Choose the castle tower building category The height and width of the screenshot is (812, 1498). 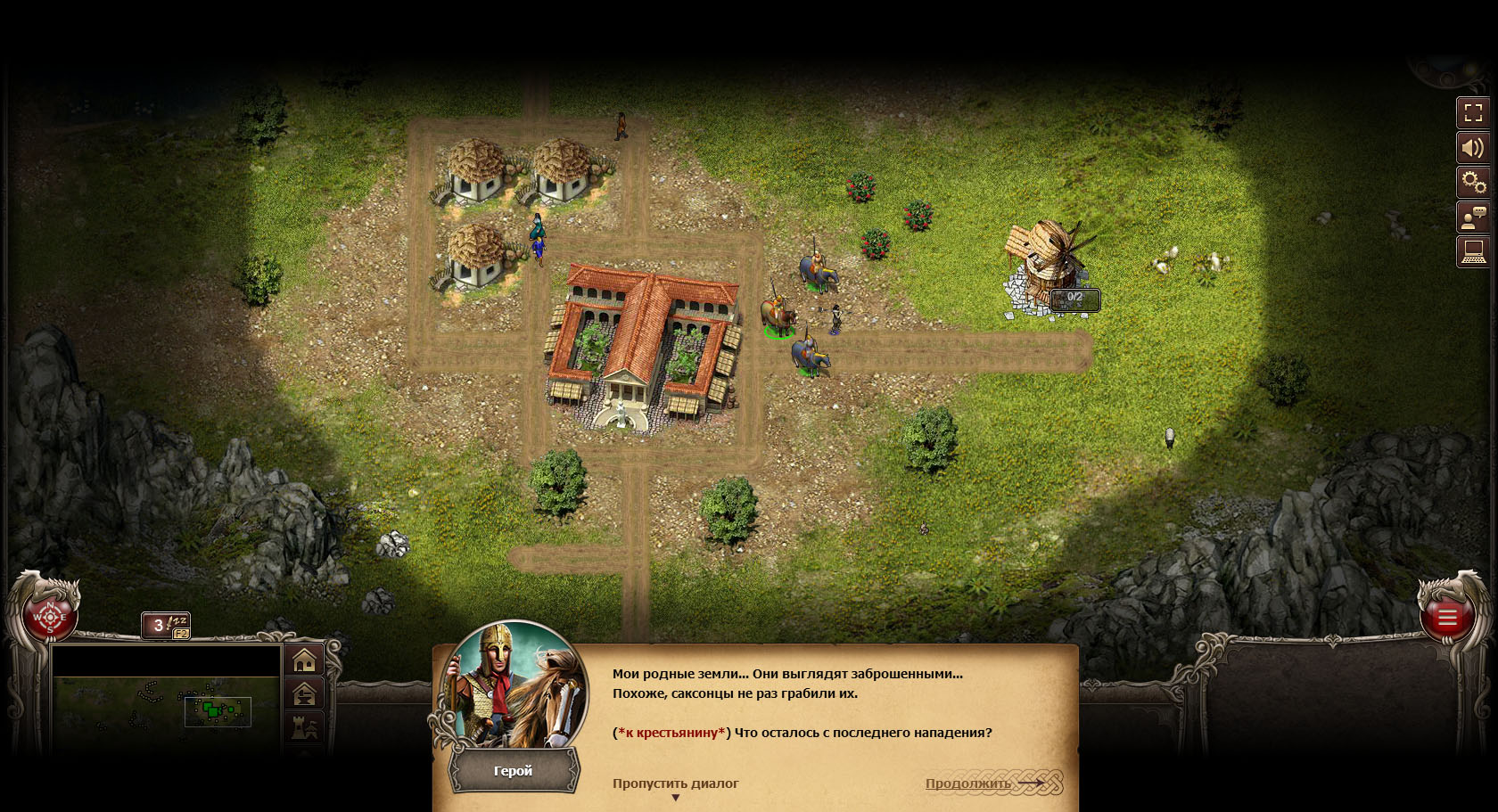[304, 728]
